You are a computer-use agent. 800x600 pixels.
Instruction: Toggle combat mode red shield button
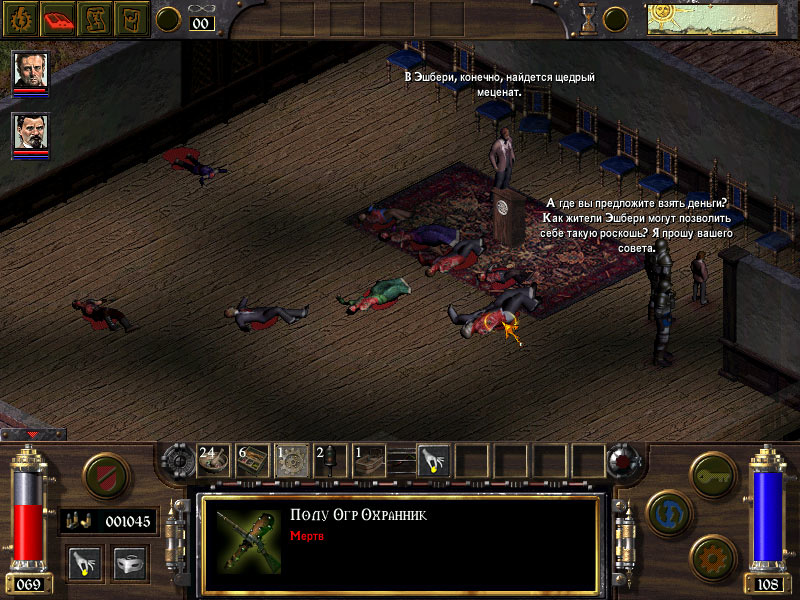pos(104,475)
